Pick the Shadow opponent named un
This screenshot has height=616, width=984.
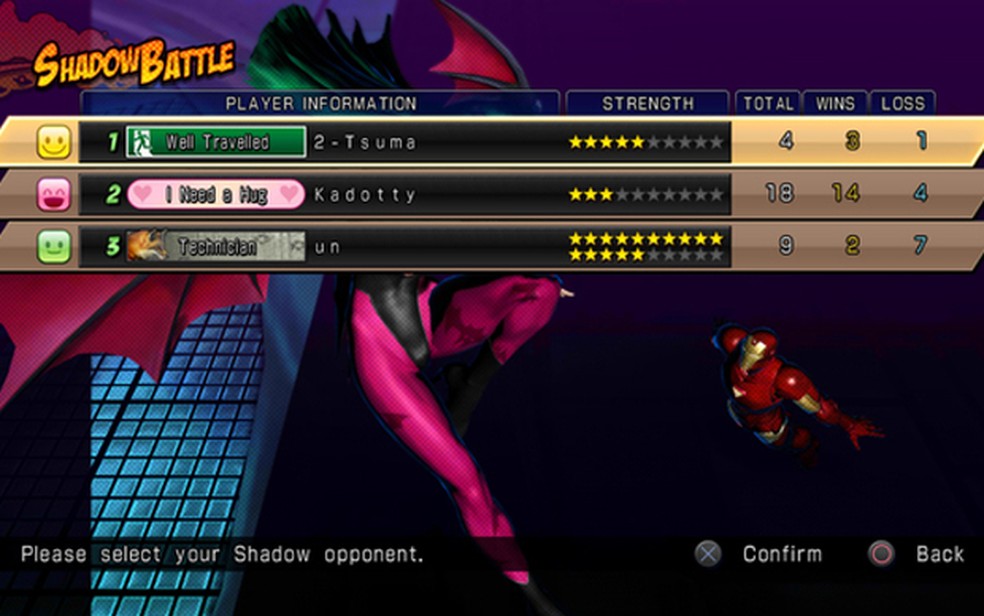click(328, 246)
